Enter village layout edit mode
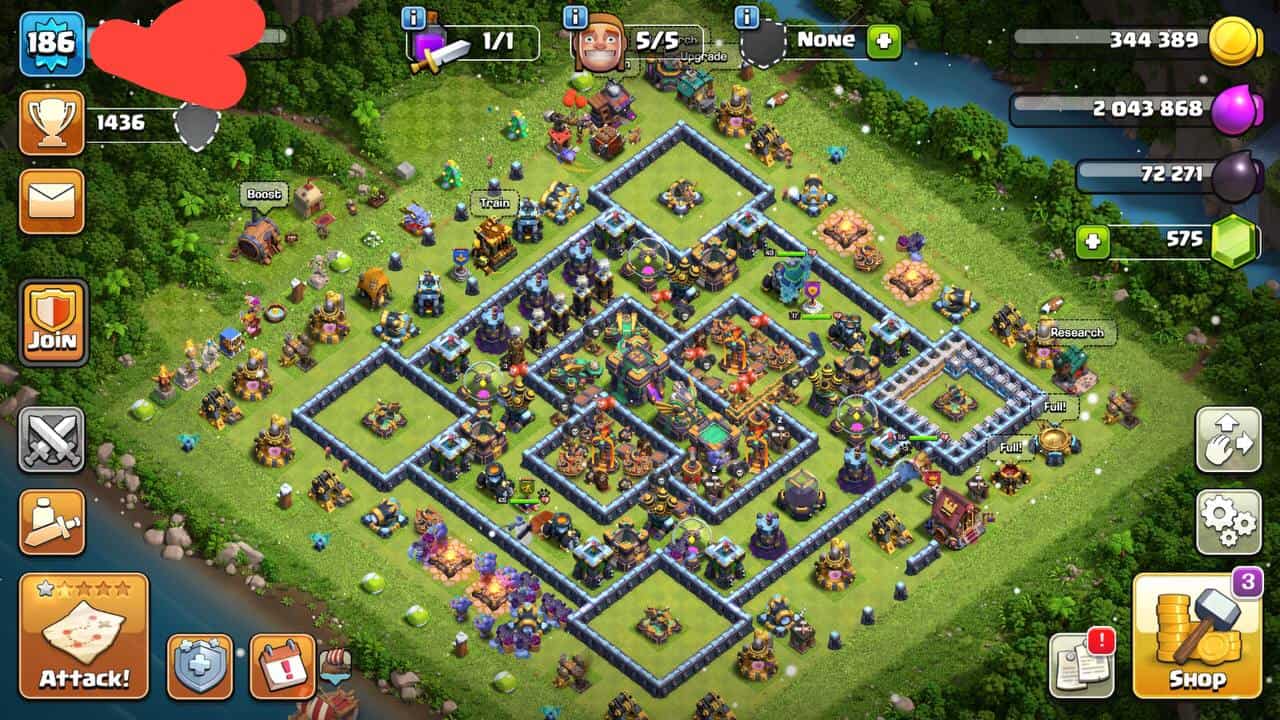Screen dimensions: 1280x720 [1228, 439]
